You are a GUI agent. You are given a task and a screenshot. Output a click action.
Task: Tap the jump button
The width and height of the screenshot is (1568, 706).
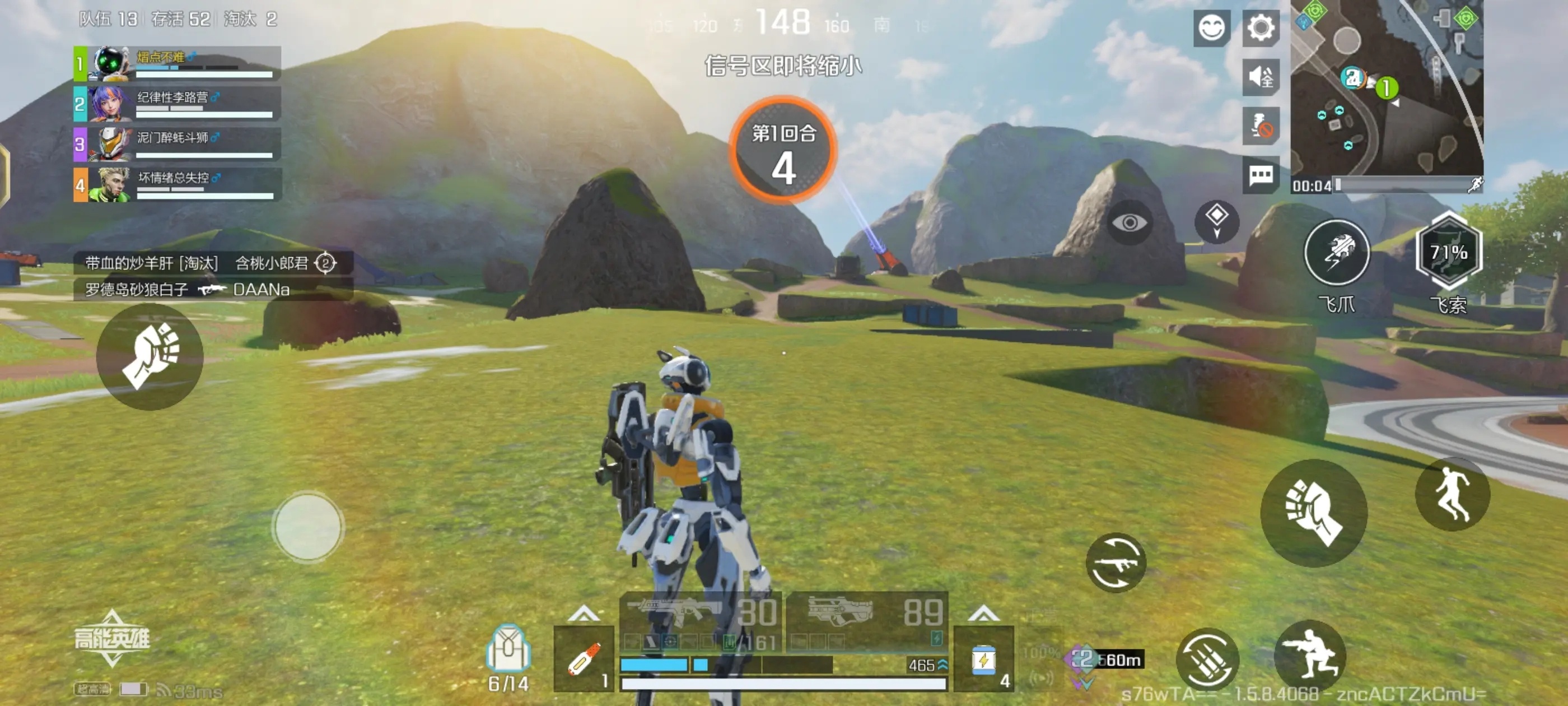(x=1452, y=494)
